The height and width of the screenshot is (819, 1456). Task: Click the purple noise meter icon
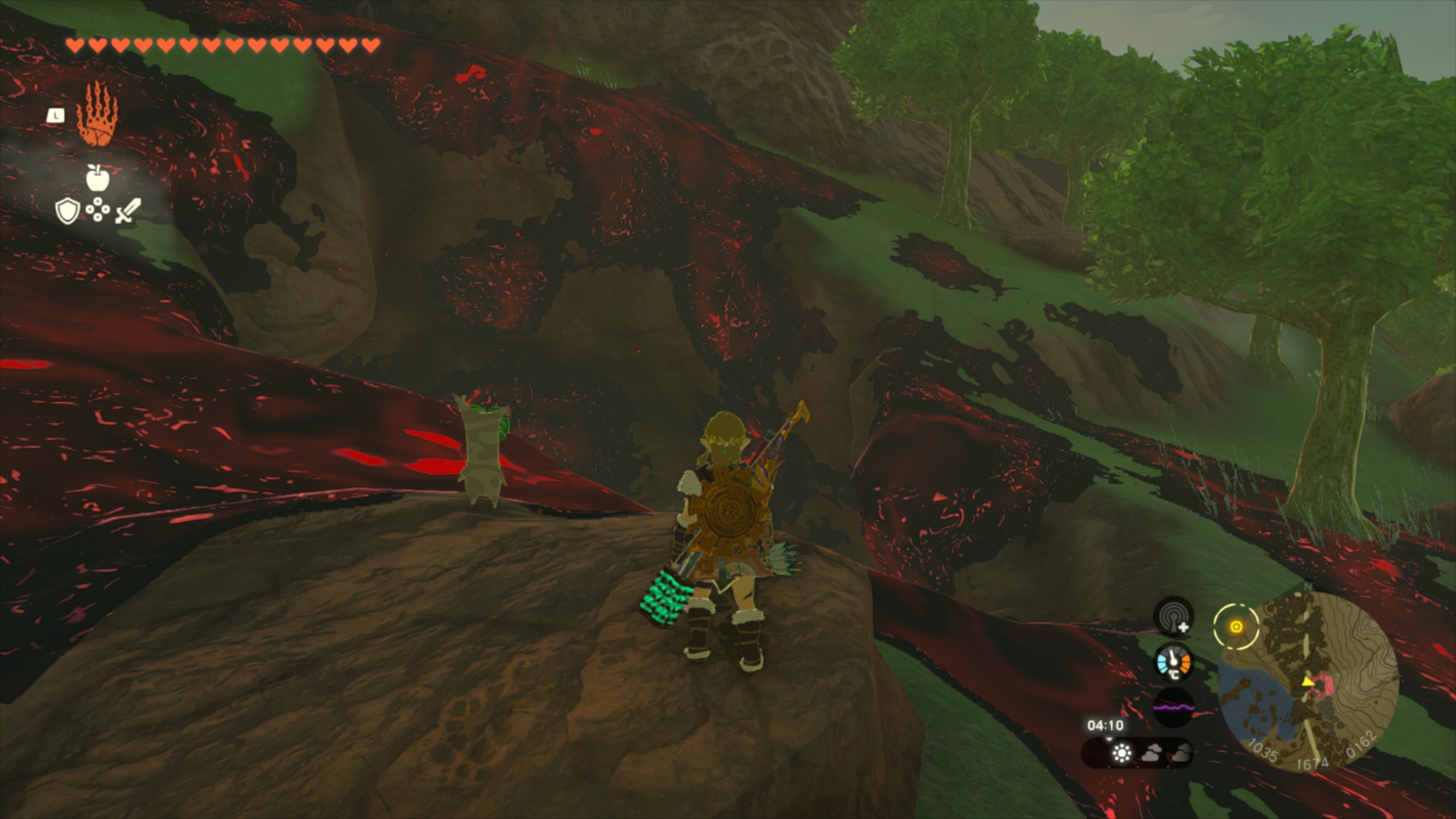(1173, 708)
